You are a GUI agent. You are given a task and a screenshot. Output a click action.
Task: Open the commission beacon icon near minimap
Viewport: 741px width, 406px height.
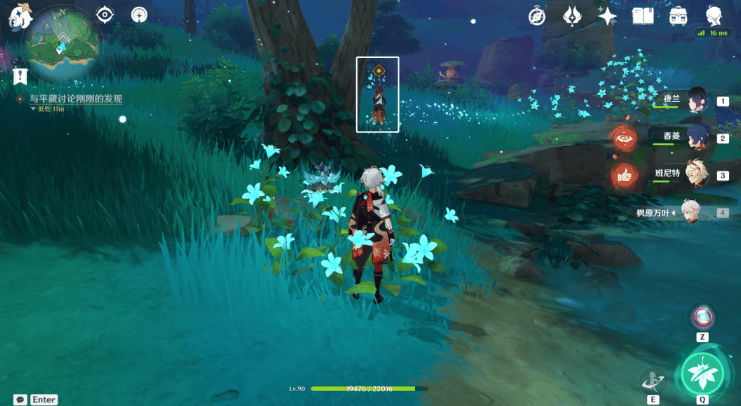pos(138,15)
